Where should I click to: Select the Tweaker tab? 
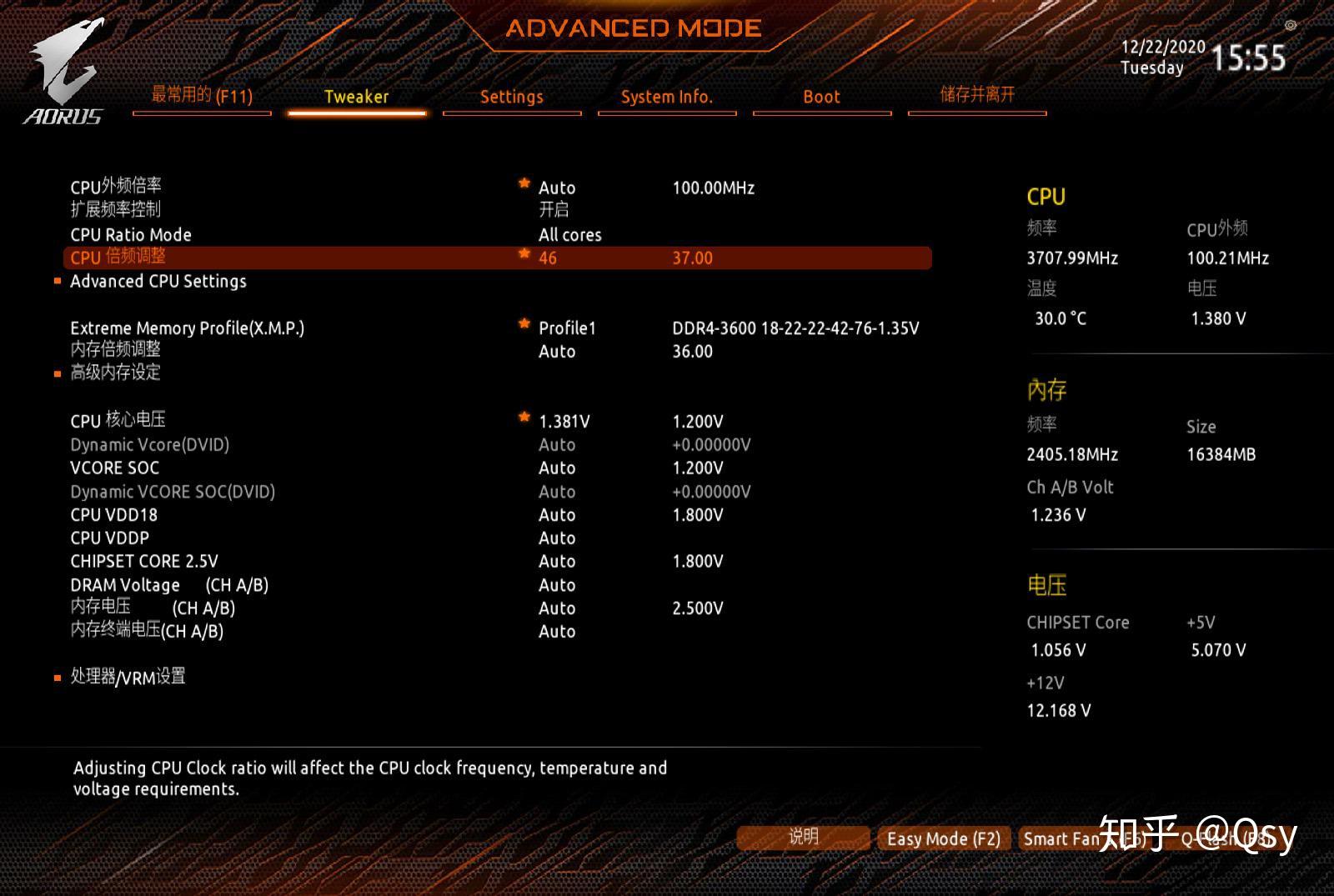tap(356, 97)
